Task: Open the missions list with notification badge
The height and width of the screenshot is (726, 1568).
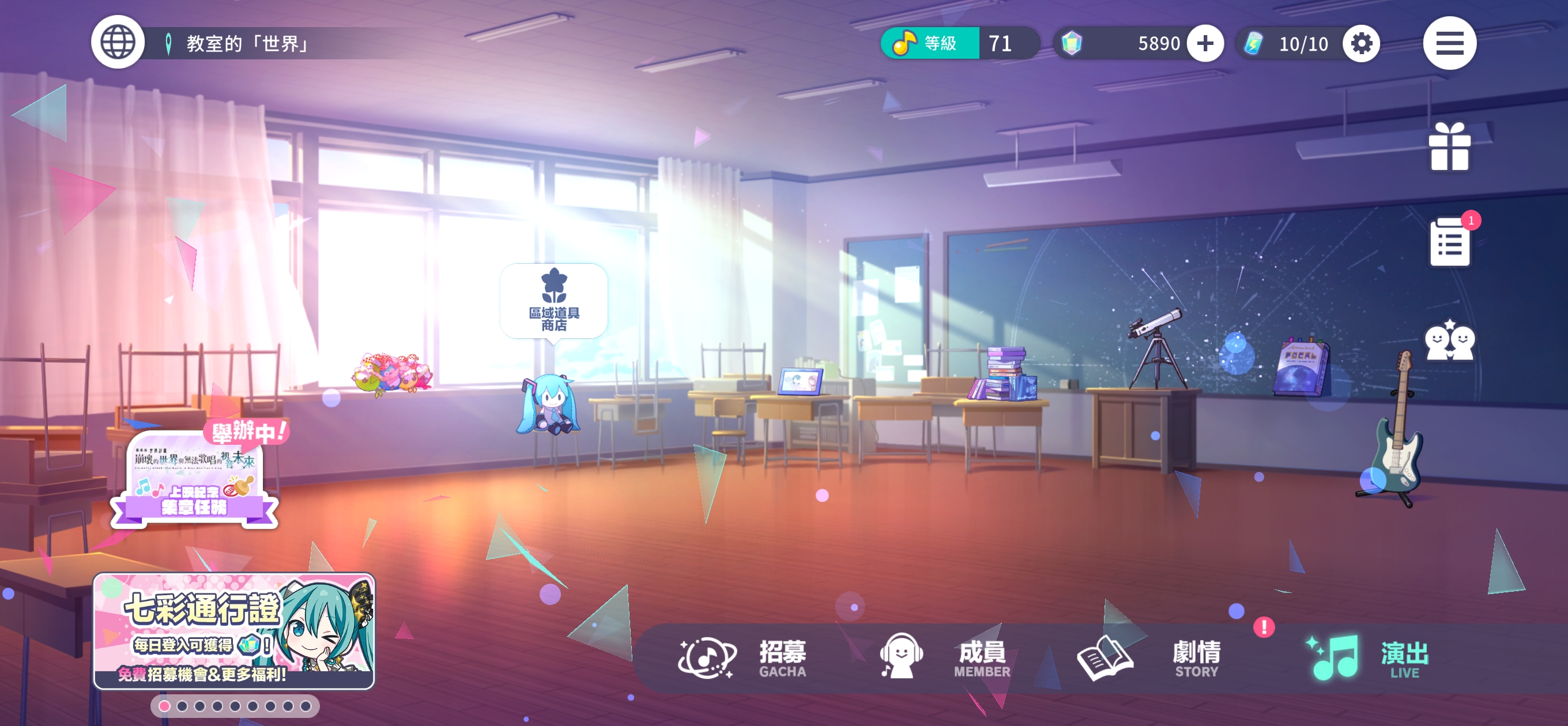Action: [x=1449, y=242]
